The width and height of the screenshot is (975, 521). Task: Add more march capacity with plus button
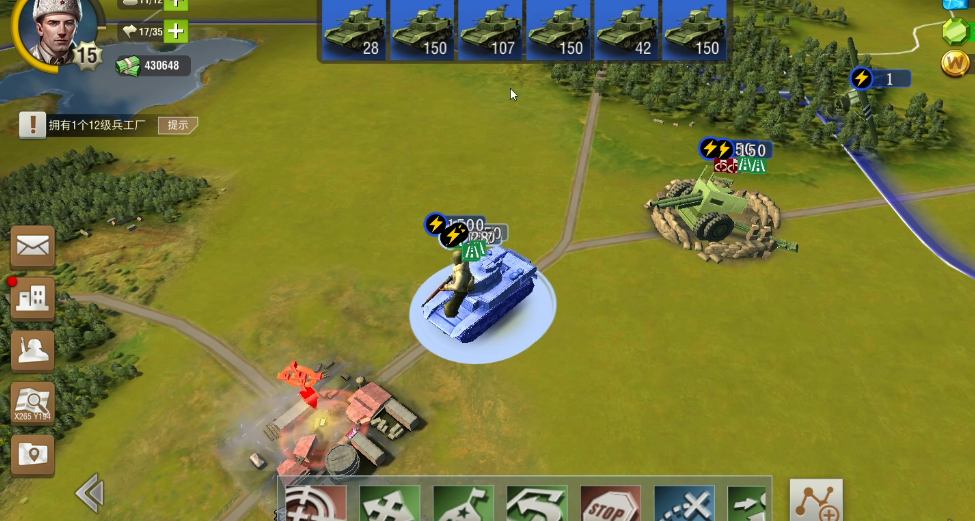(x=176, y=31)
